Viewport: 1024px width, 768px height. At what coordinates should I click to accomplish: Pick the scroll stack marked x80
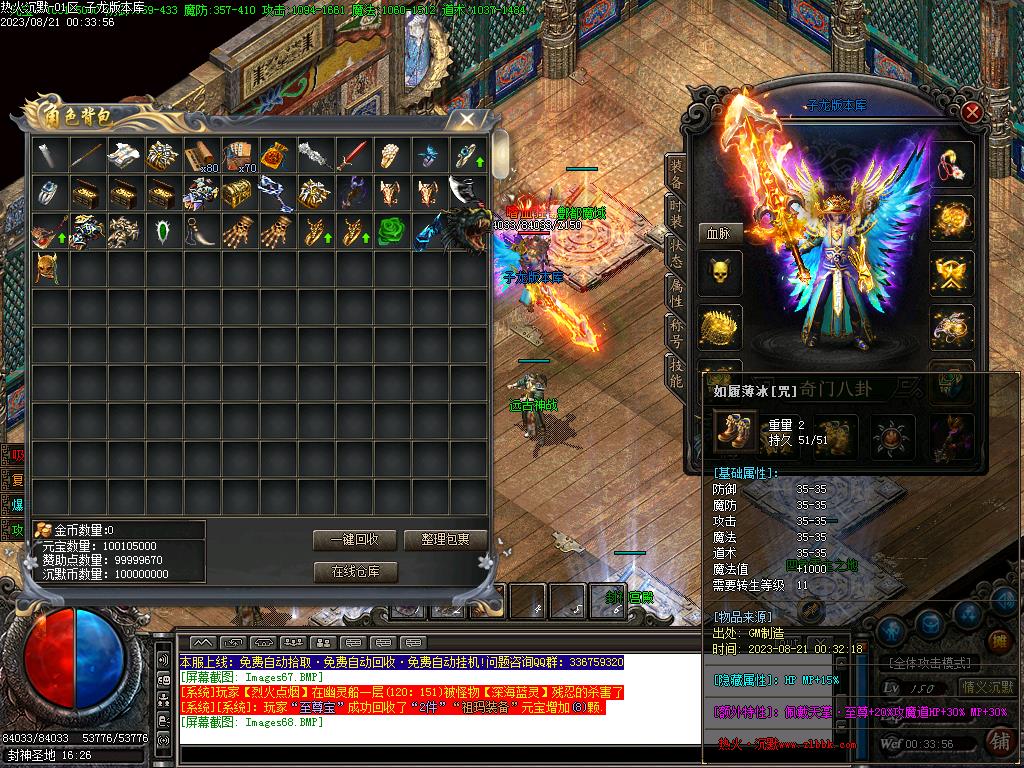(x=200, y=155)
